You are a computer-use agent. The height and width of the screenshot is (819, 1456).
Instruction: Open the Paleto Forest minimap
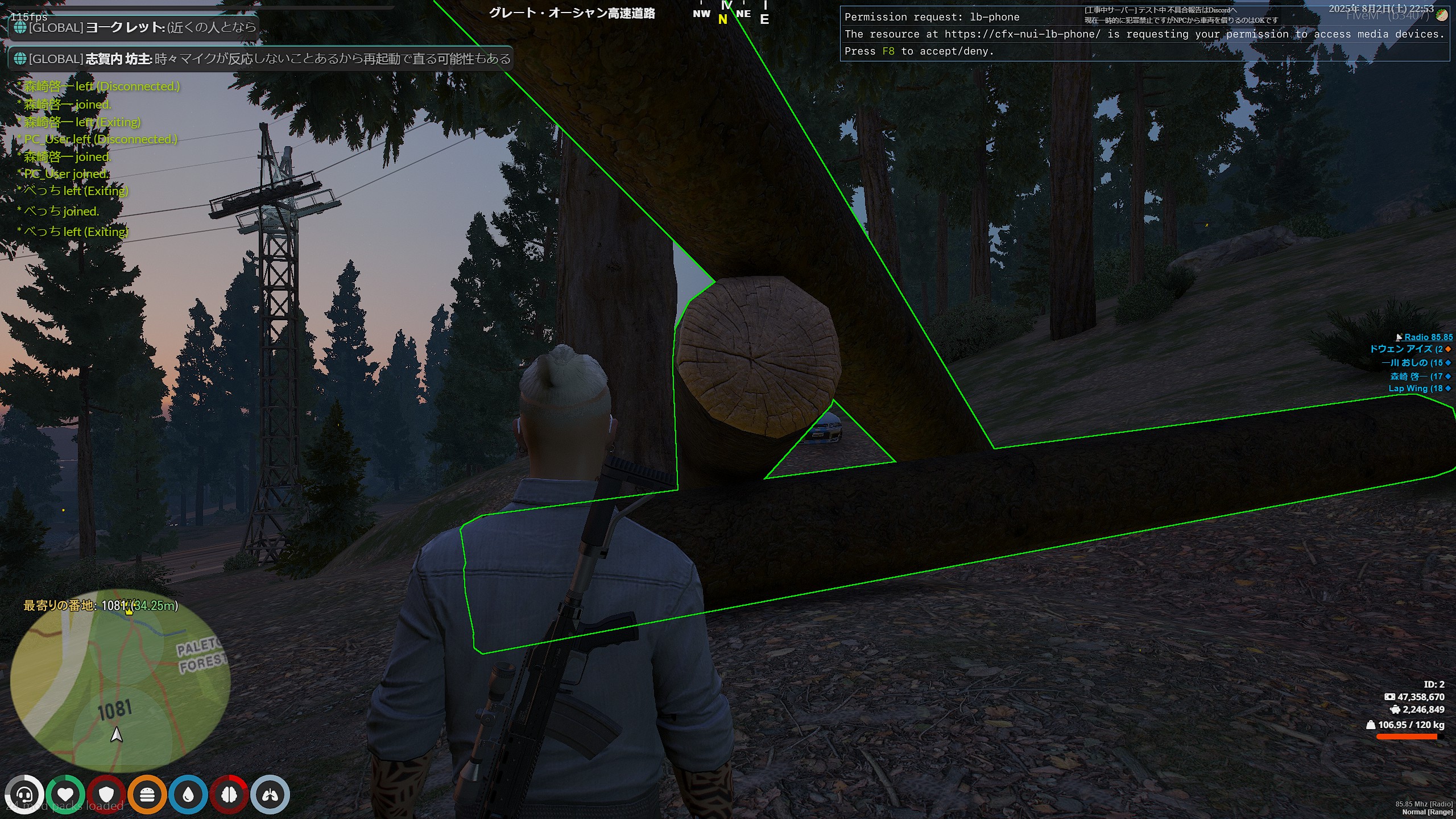click(x=120, y=680)
